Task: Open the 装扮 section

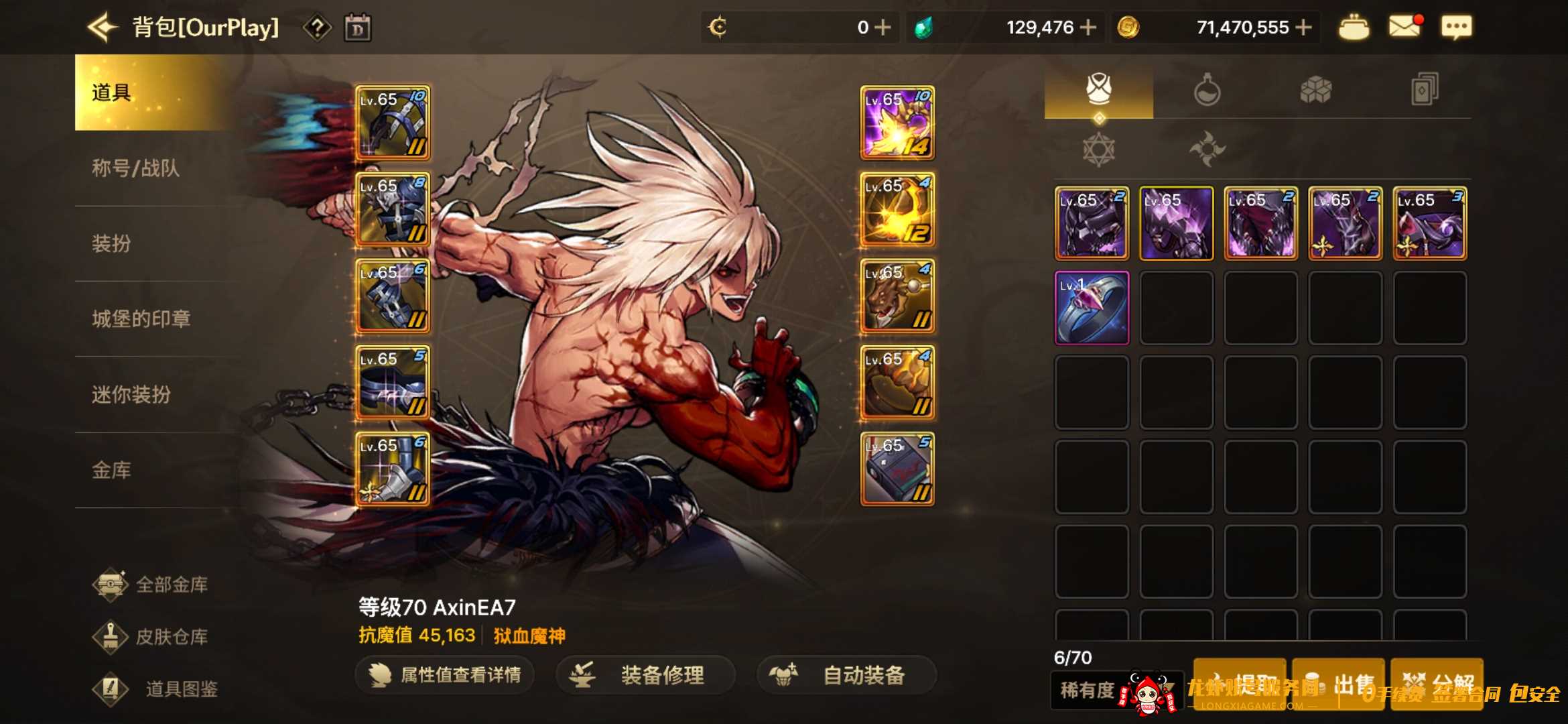Action: coord(112,243)
